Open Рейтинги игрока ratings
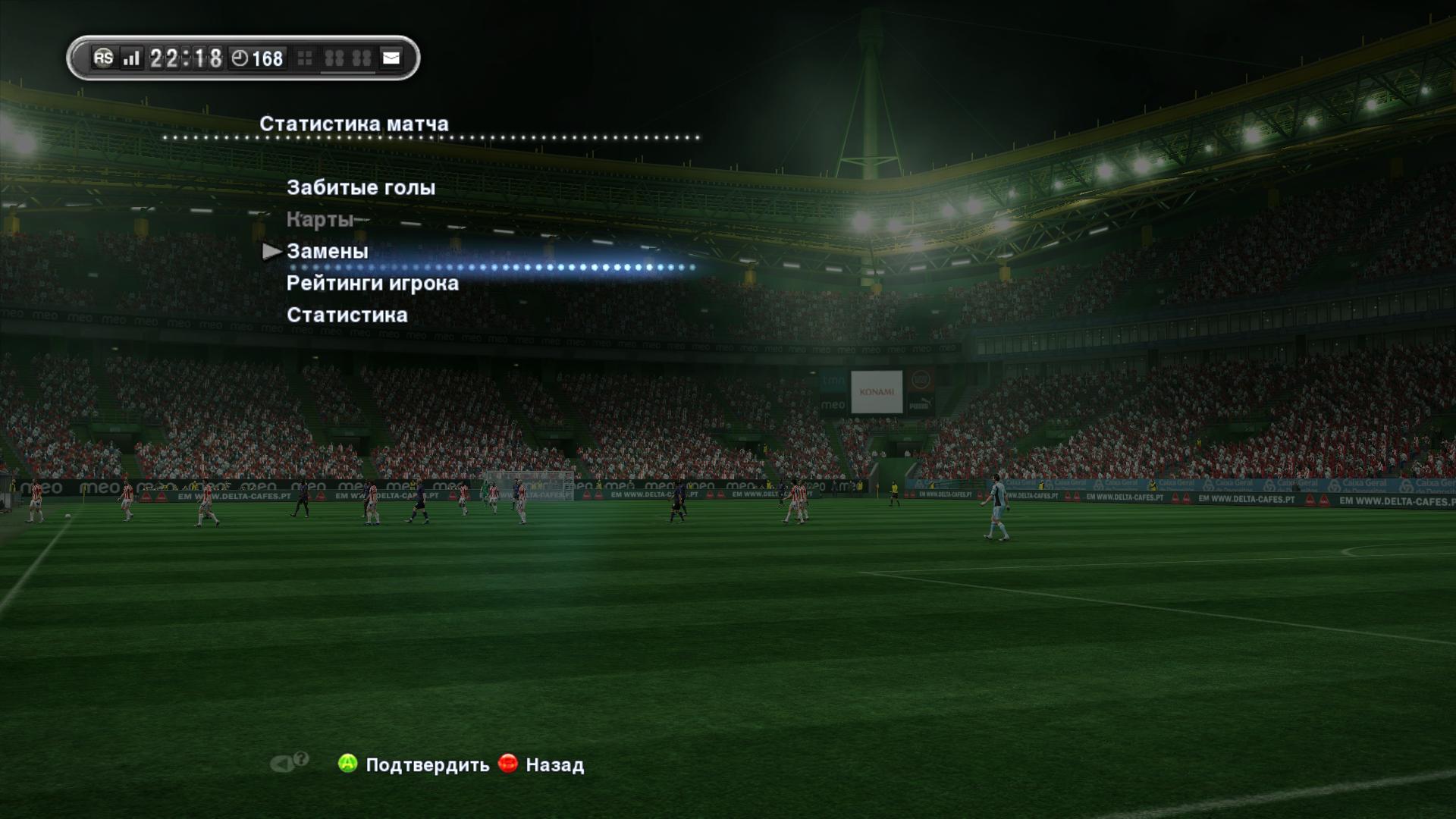 [x=372, y=284]
